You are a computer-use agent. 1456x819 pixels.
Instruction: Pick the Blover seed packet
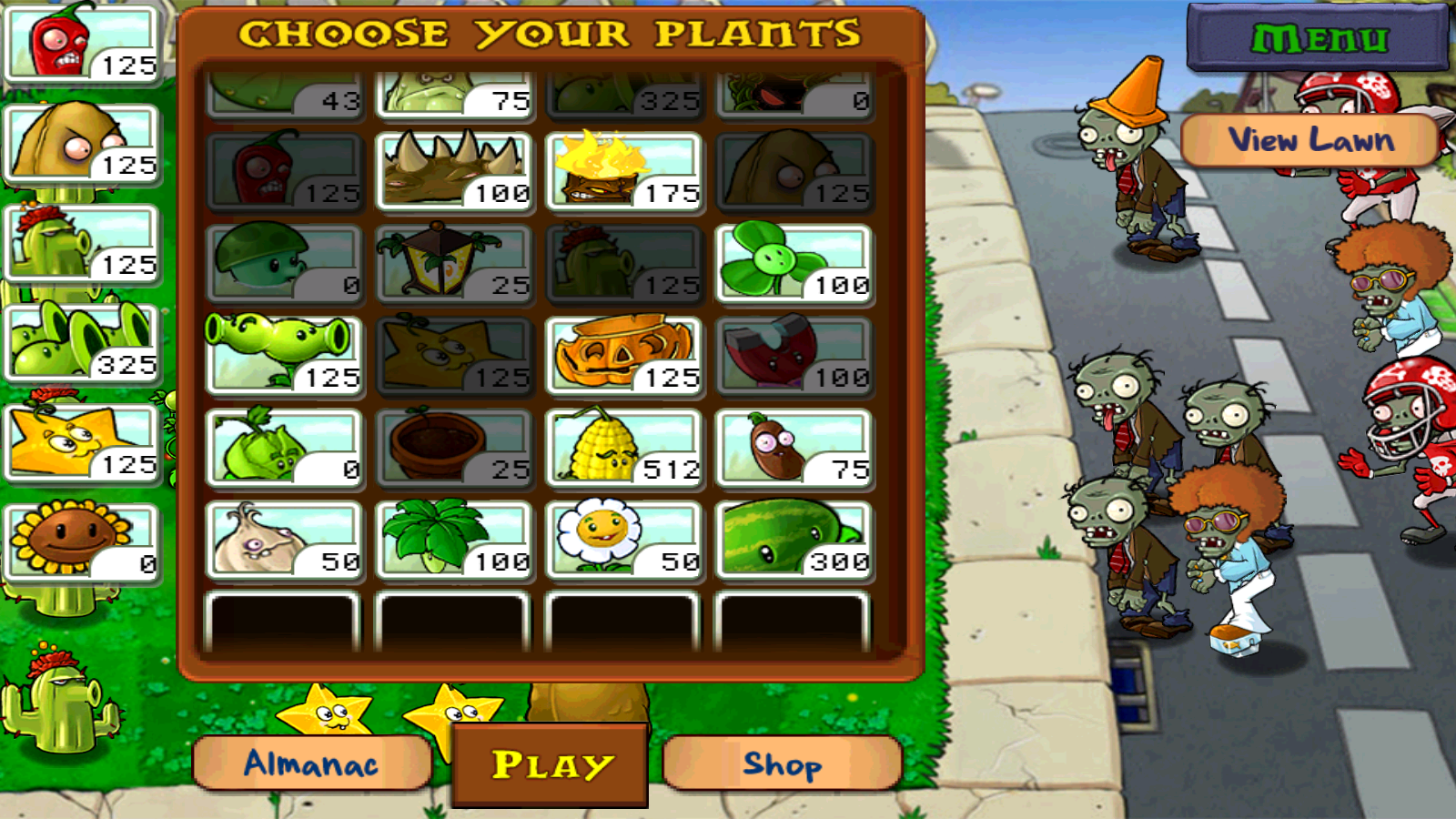coord(794,264)
